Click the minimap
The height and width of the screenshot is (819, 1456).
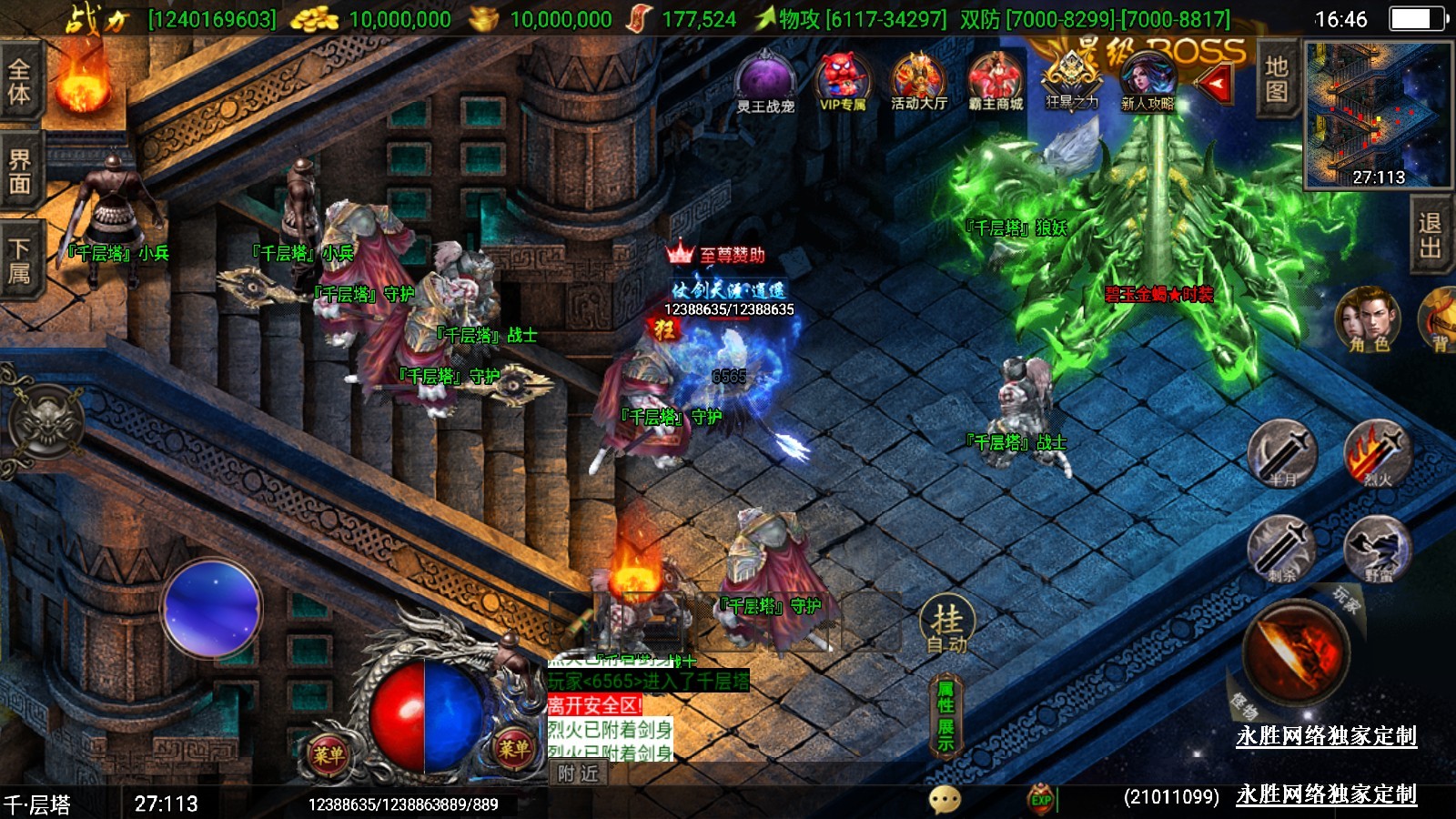[1378, 116]
